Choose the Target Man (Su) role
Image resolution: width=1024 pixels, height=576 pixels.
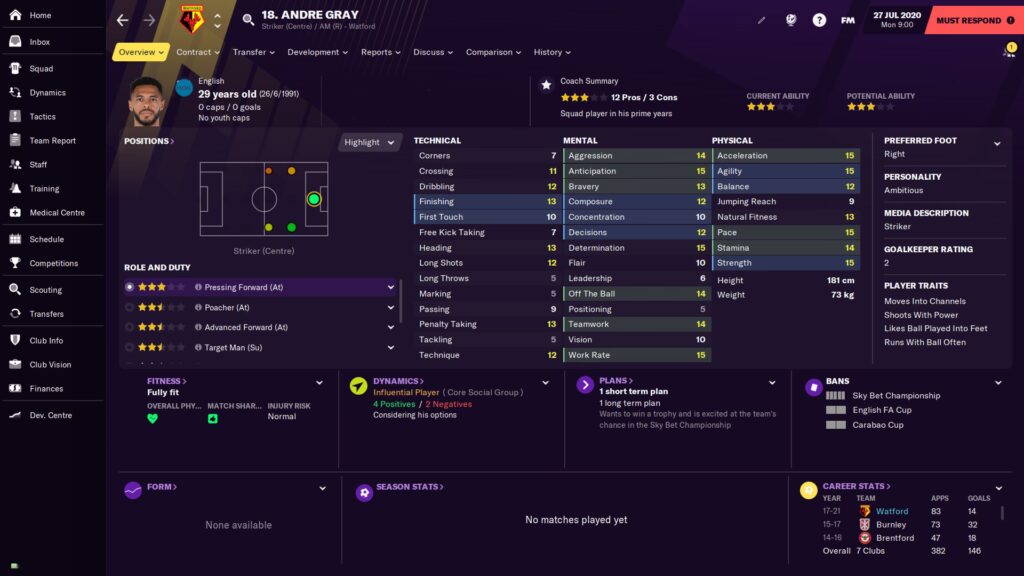[233, 347]
